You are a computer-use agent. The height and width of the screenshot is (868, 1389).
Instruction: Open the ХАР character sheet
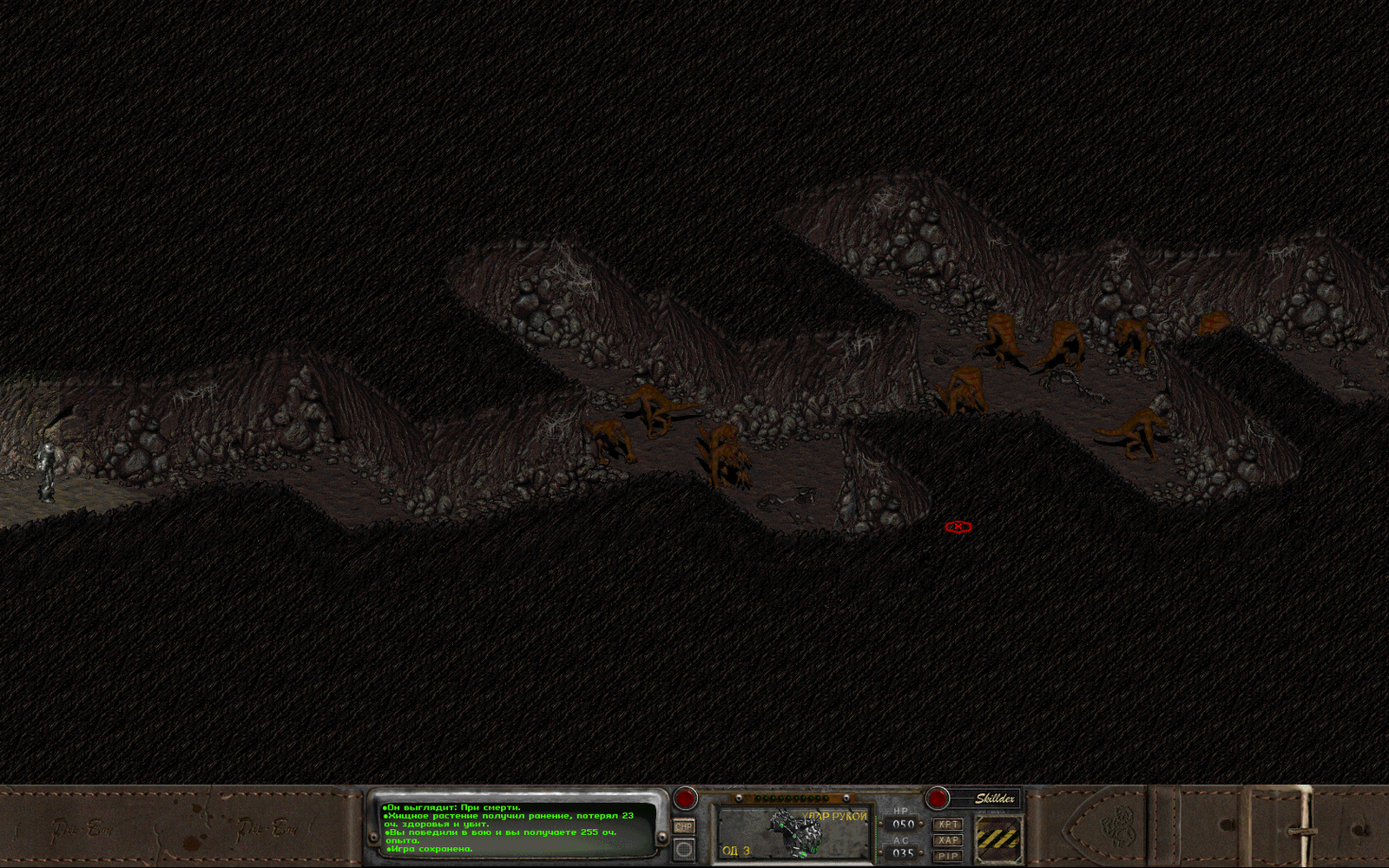point(948,840)
